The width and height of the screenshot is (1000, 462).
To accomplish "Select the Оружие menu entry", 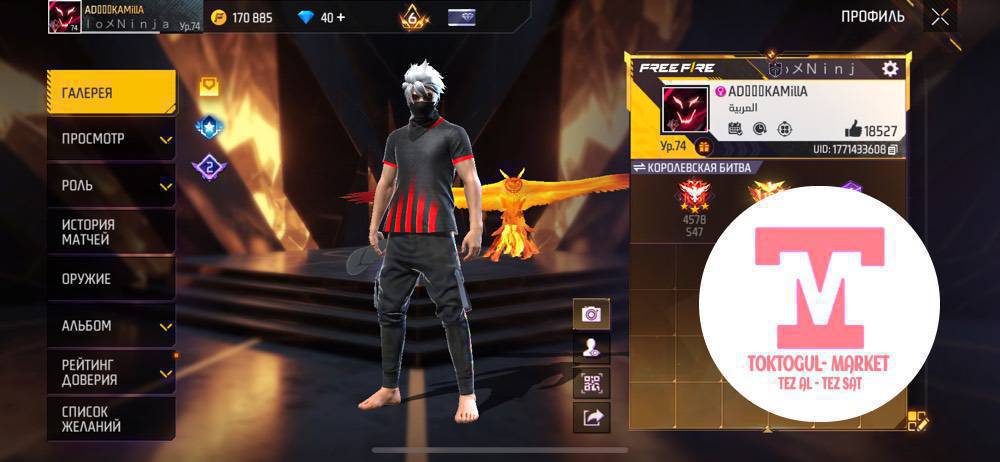I will tap(110, 279).
